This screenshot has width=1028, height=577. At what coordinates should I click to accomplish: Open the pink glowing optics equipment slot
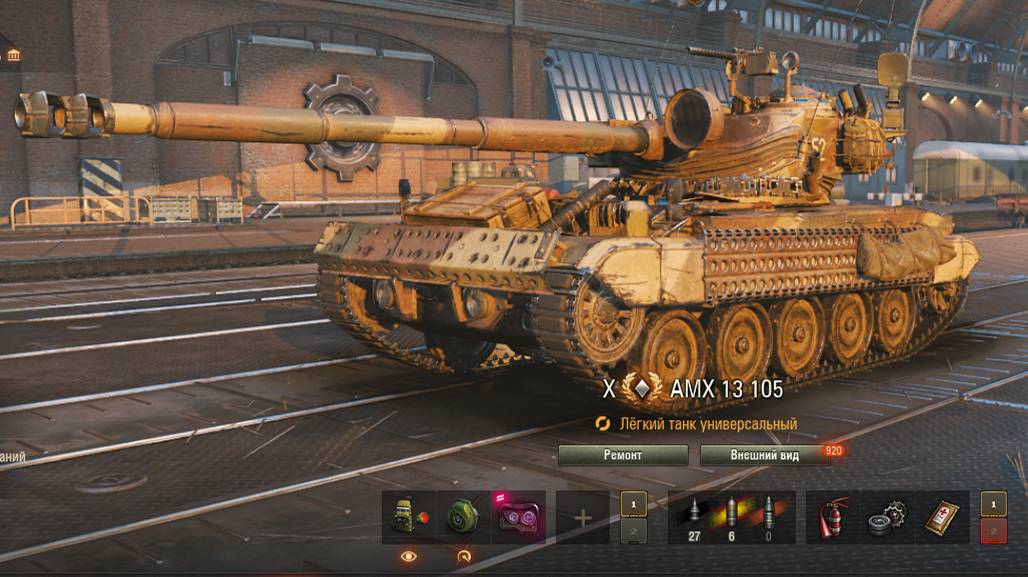pyautogui.click(x=518, y=517)
